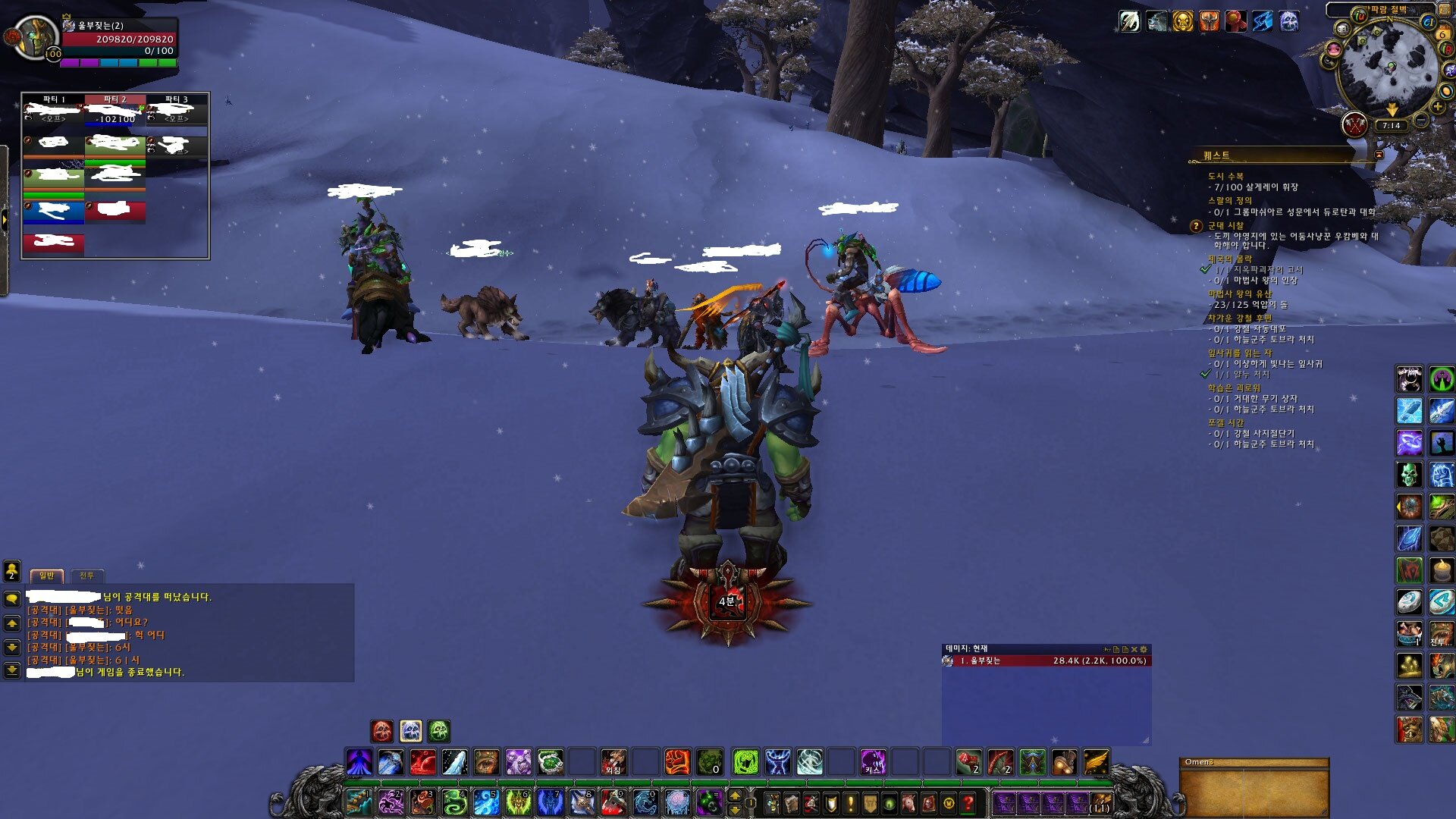Select the 일반 chat tab
1456x819 pixels.
pyautogui.click(x=46, y=576)
